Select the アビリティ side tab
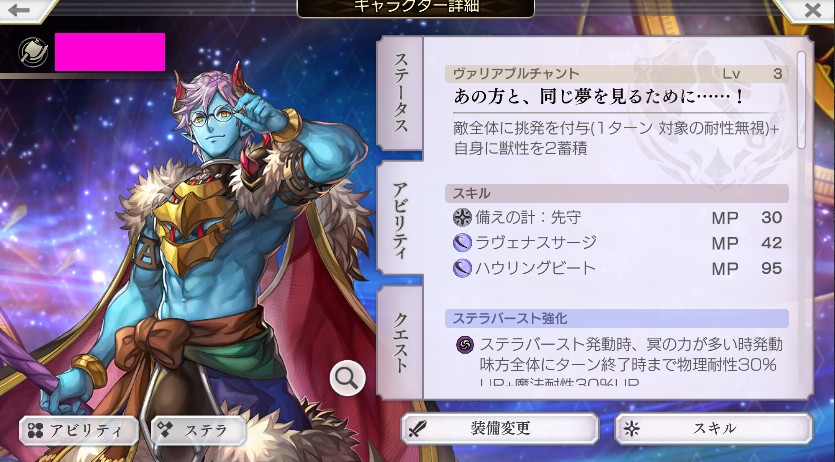 tap(400, 220)
